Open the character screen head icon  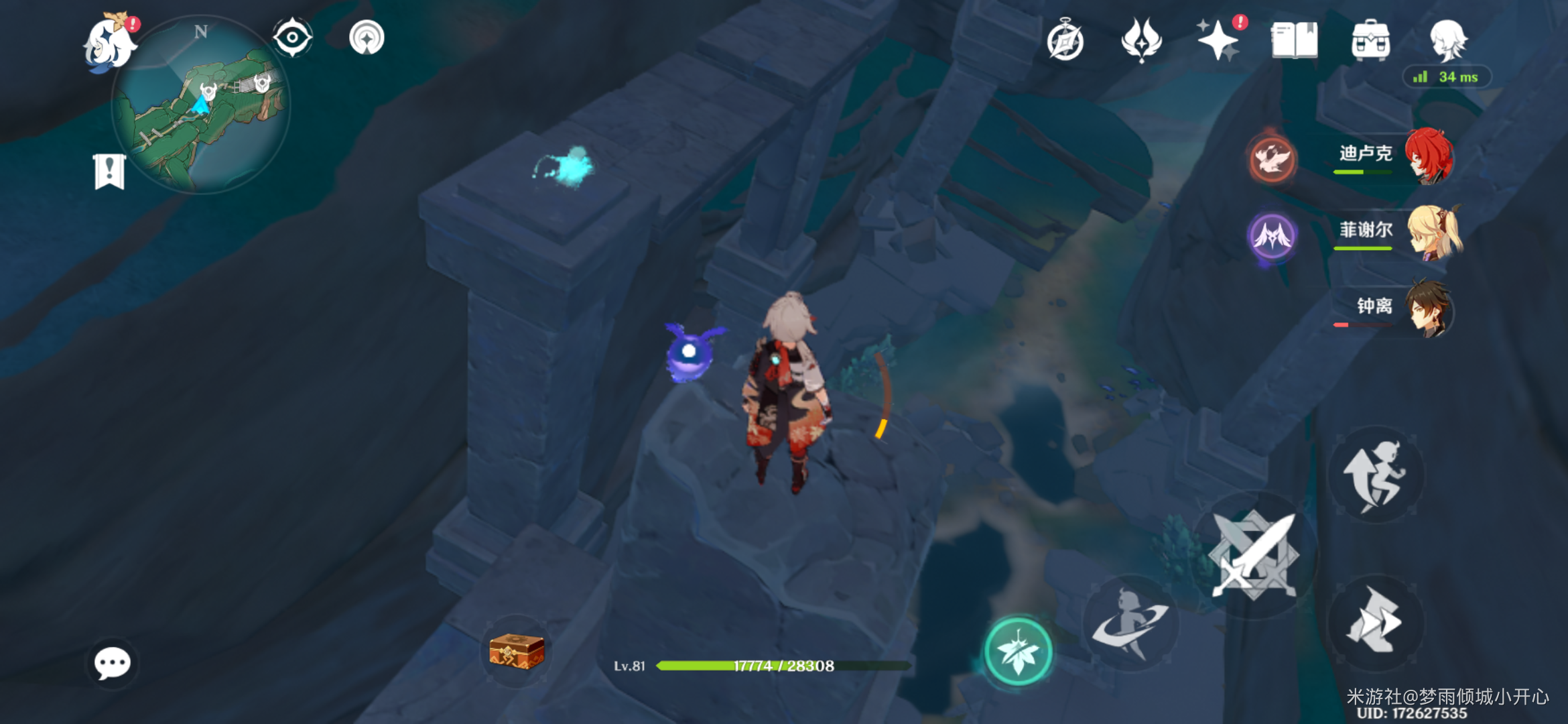(1448, 40)
